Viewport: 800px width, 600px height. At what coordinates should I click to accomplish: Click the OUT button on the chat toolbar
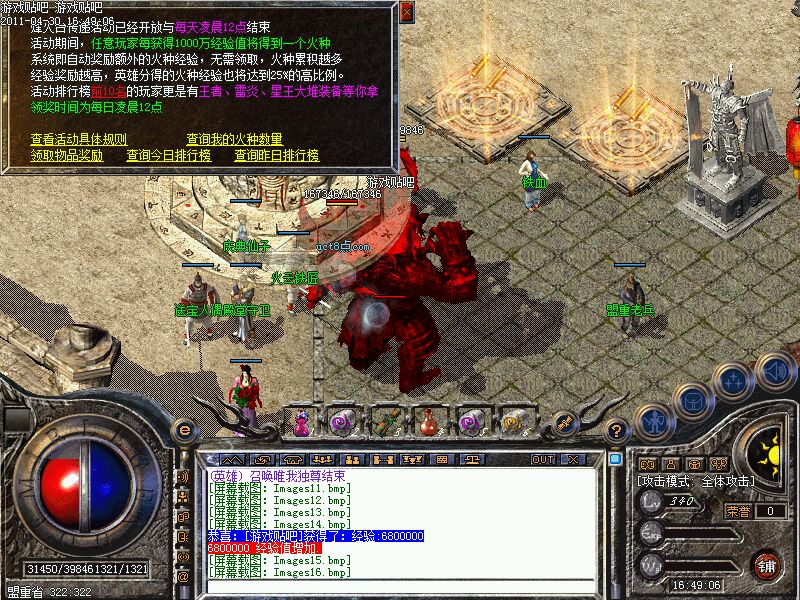[543, 459]
